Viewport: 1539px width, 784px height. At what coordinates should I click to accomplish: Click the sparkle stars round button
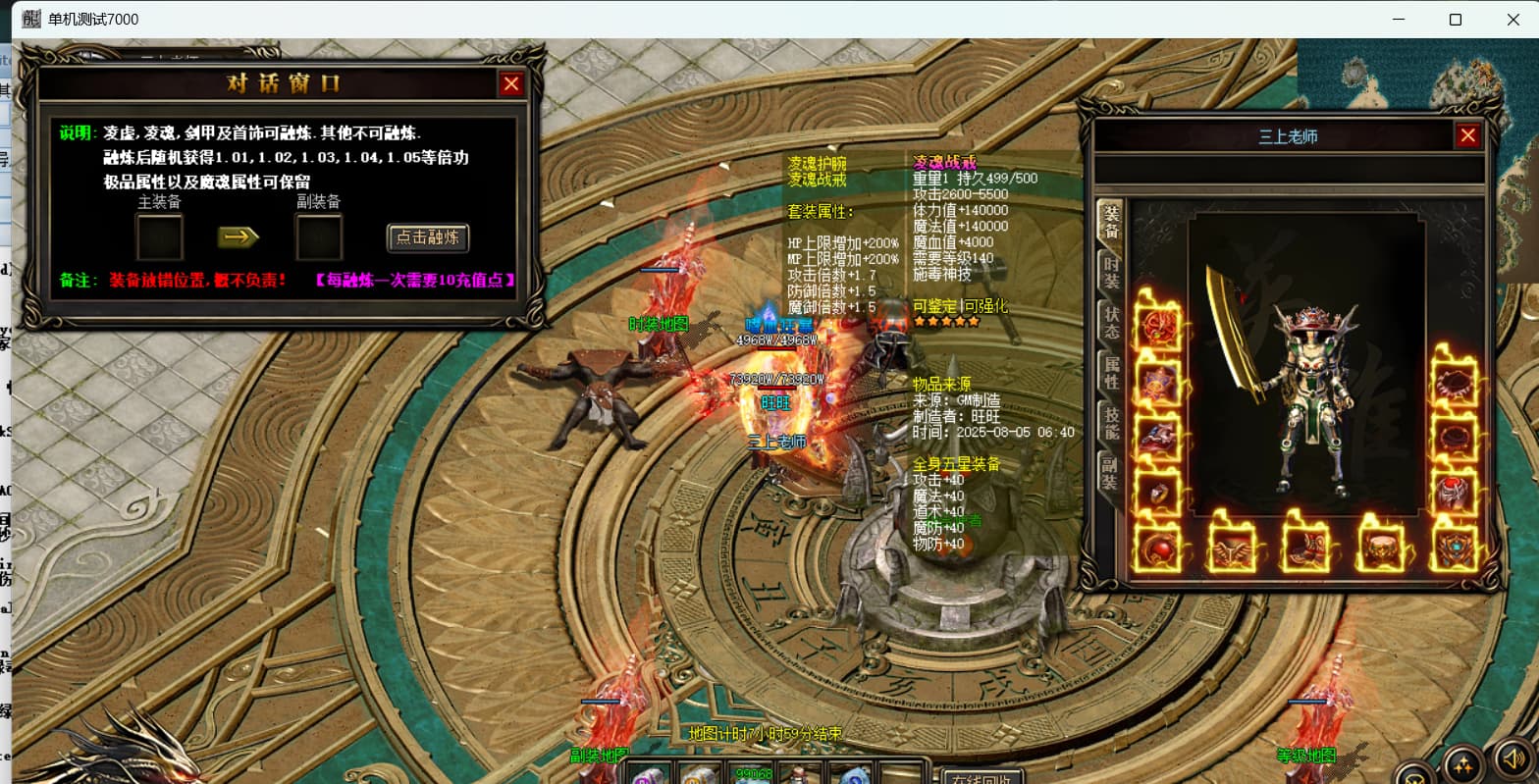click(1463, 764)
